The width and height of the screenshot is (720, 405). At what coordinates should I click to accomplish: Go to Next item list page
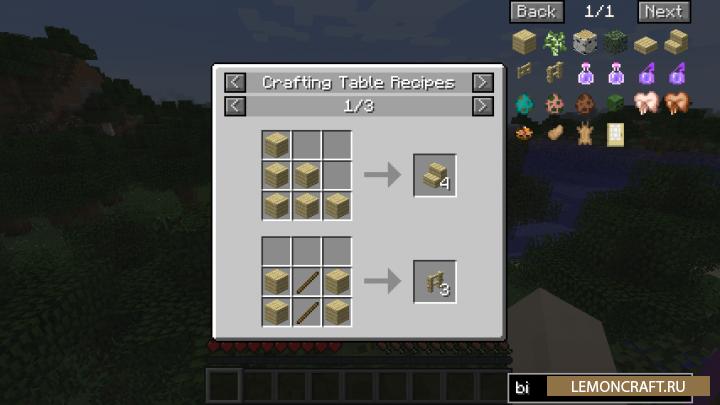(x=663, y=12)
